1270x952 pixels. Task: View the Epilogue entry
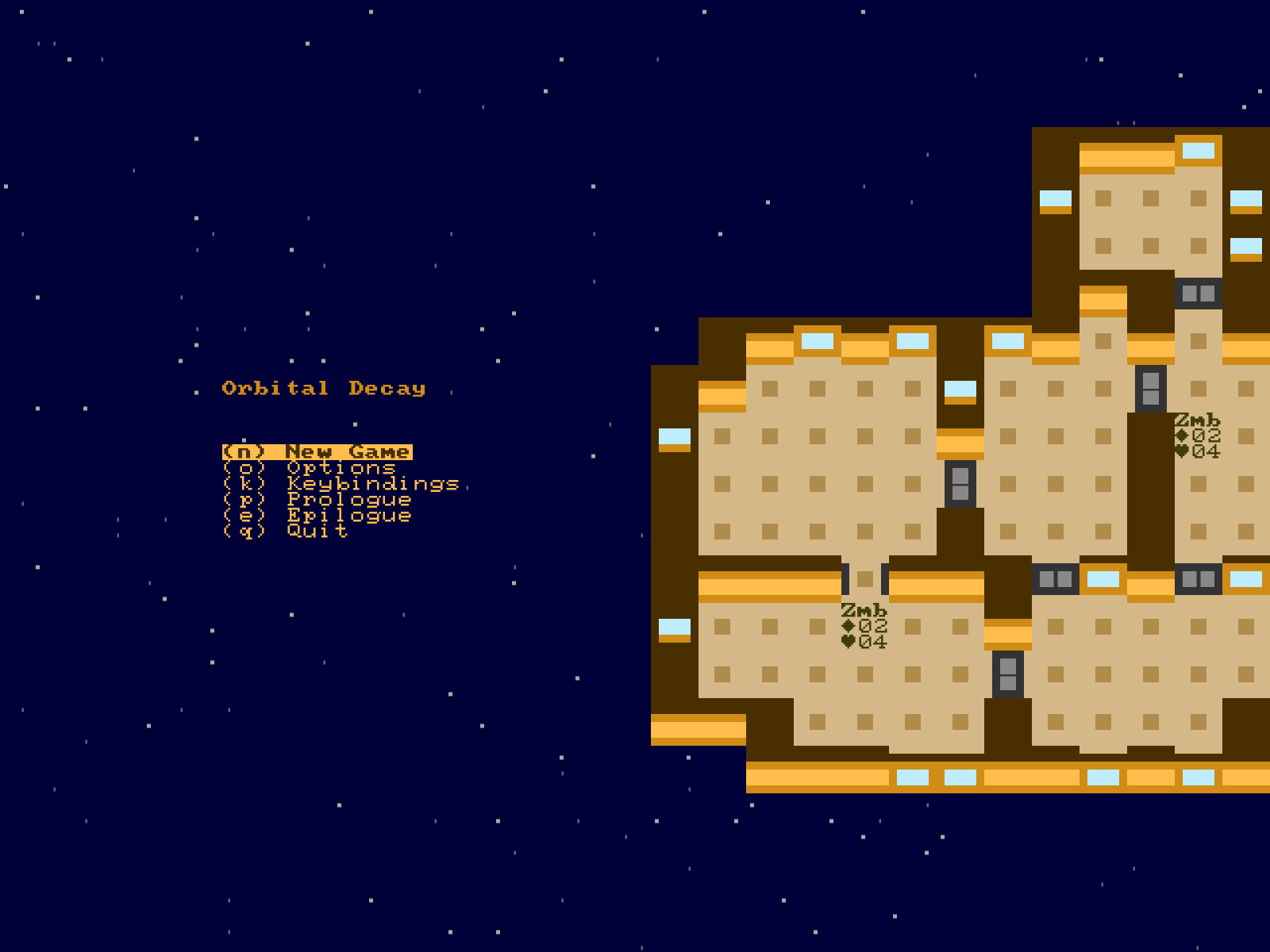317,516
